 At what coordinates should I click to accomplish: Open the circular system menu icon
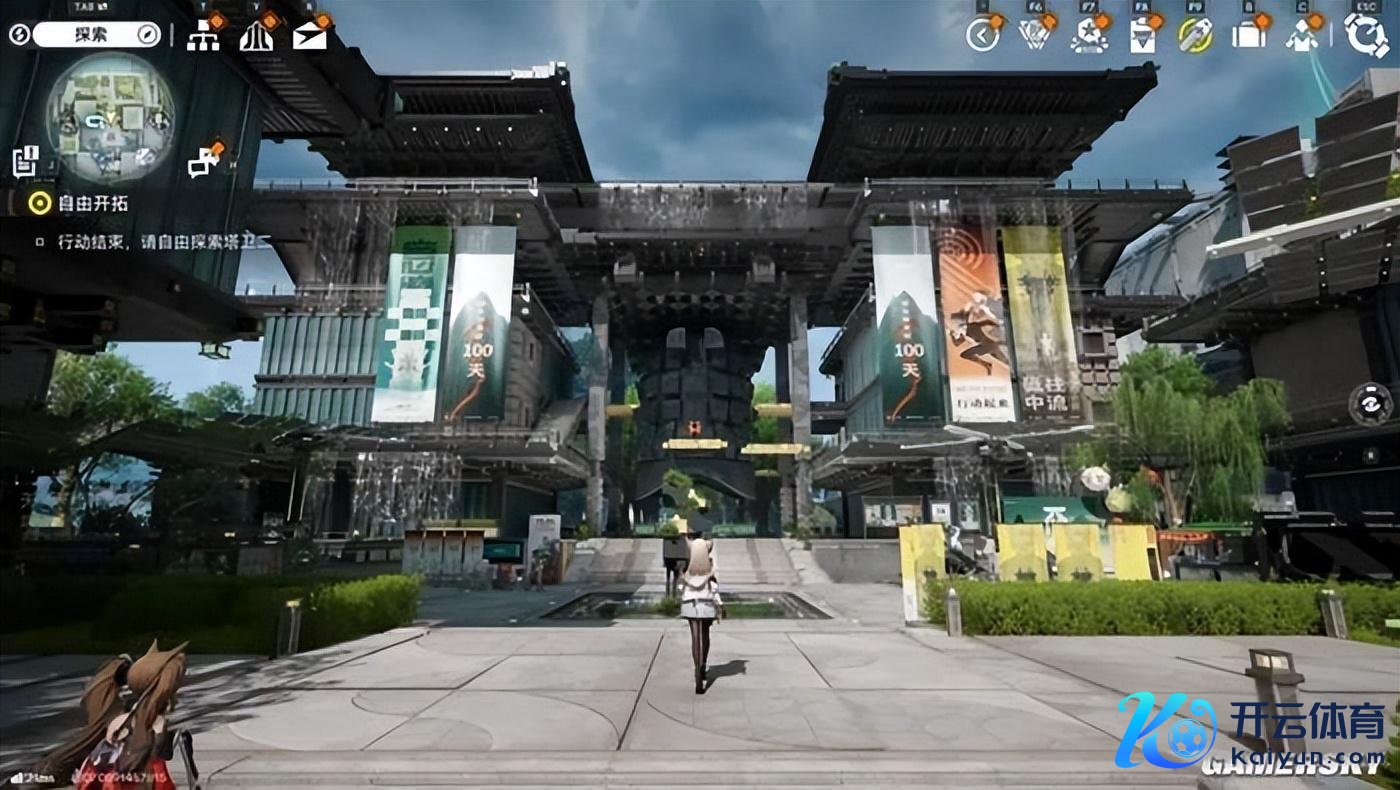pyautogui.click(x=1365, y=35)
